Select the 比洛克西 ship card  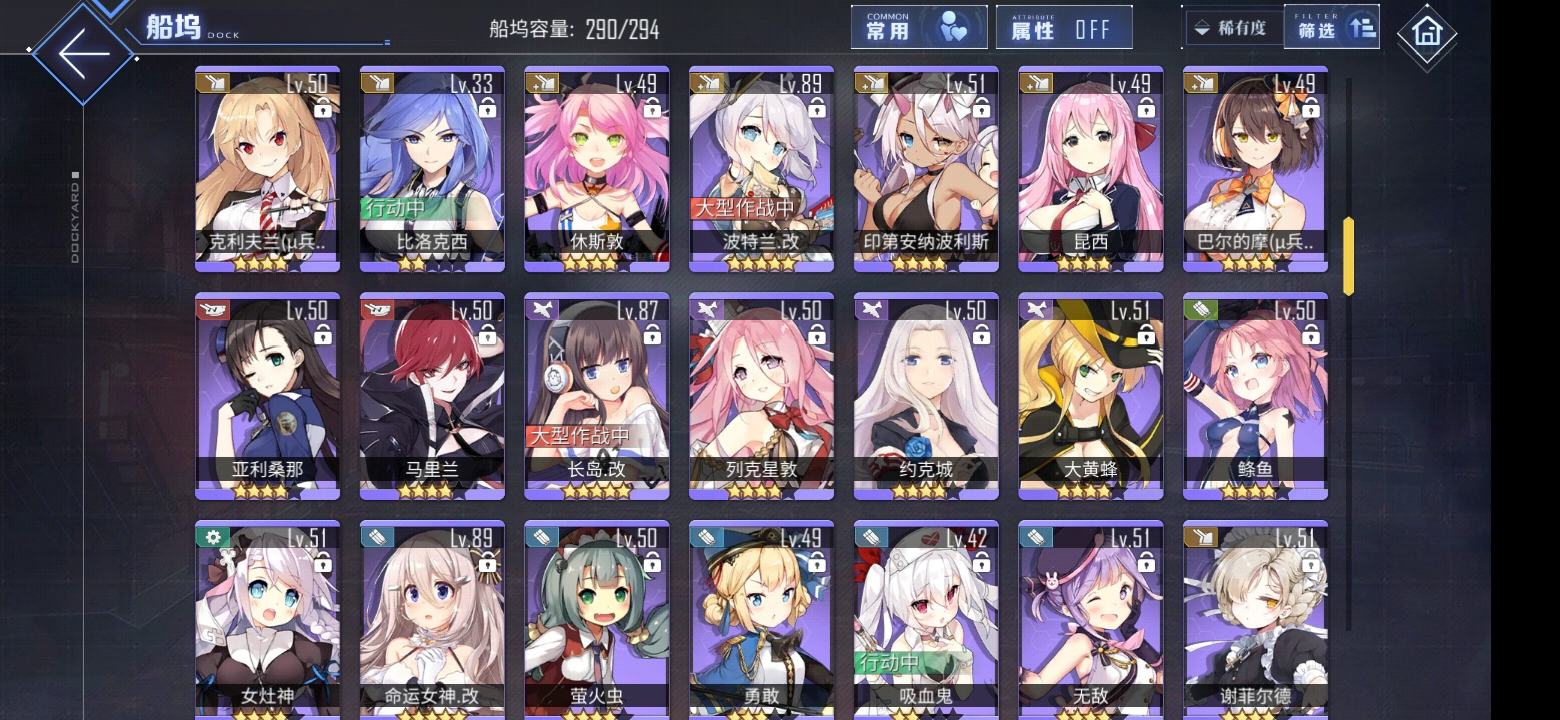(432, 168)
